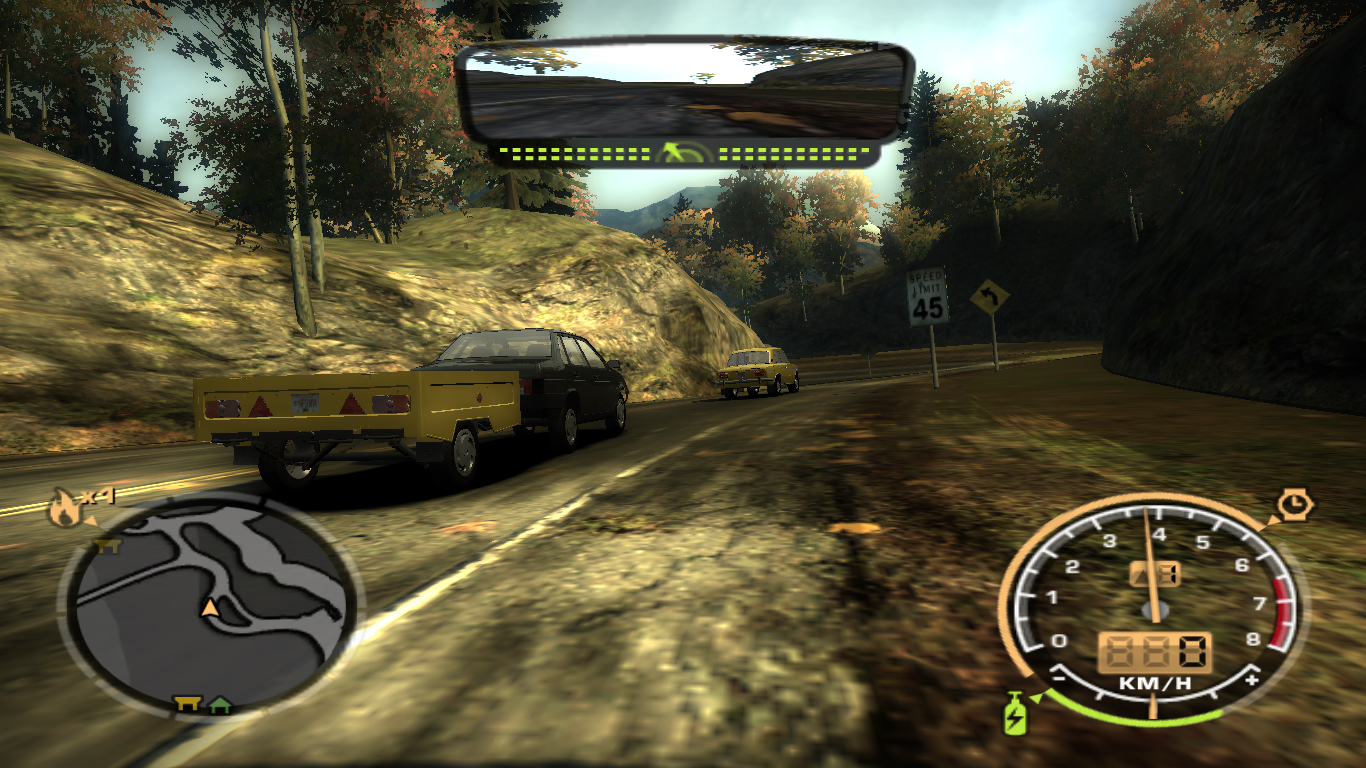Click the rearview mirror display
This screenshot has width=1366, height=768.
click(x=683, y=92)
